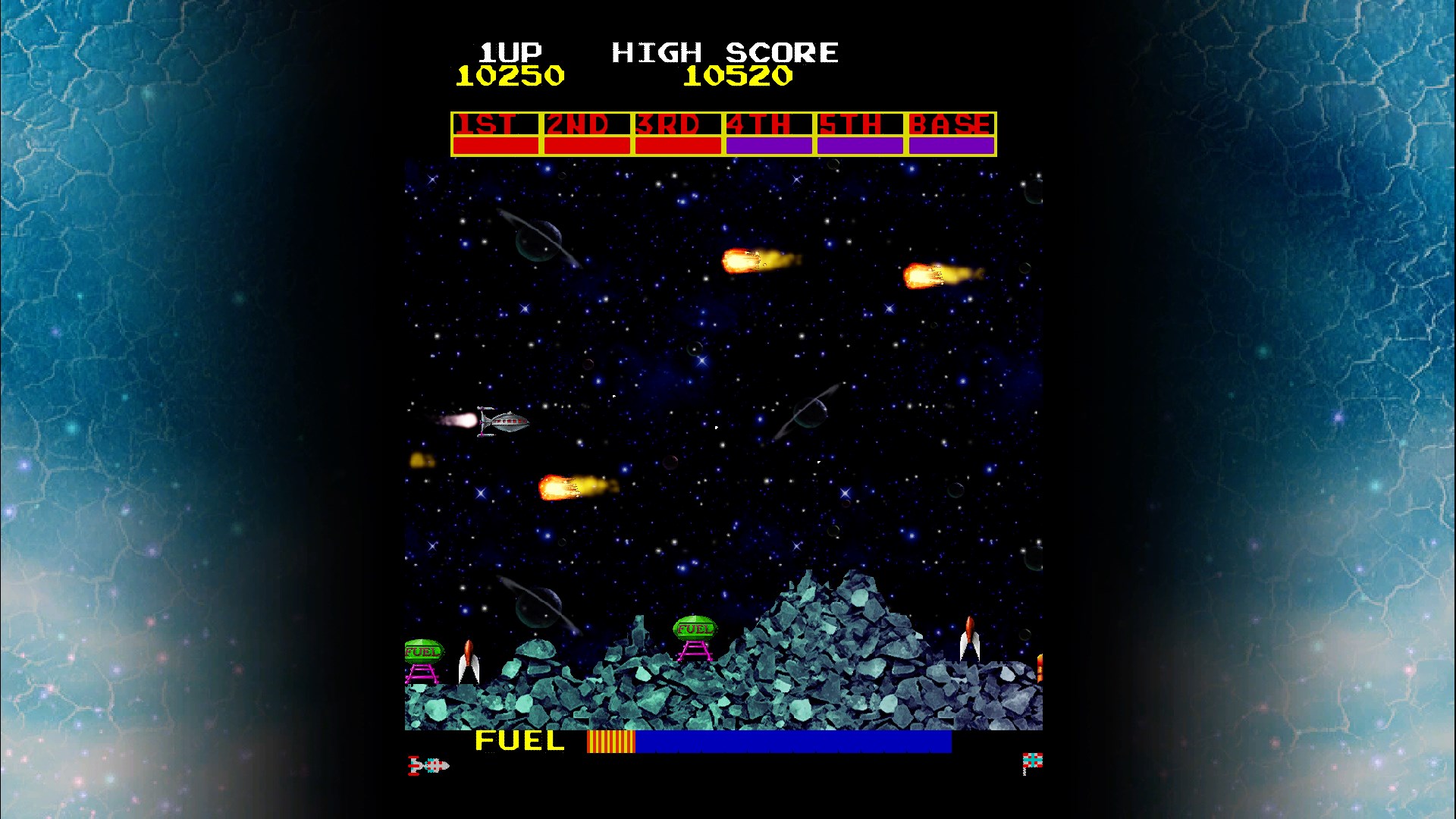1456x819 pixels.
Task: Click the yellow FUEL label
Action: pos(518,740)
